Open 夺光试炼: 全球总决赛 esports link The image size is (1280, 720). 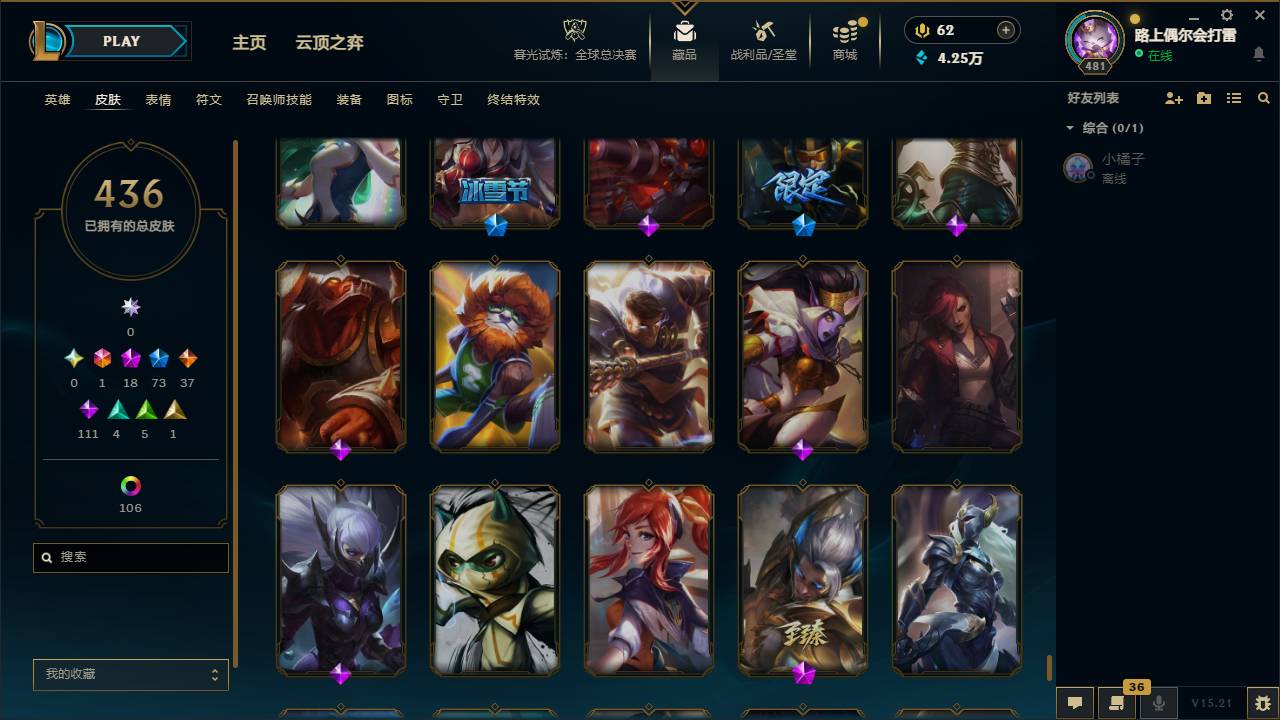574,40
